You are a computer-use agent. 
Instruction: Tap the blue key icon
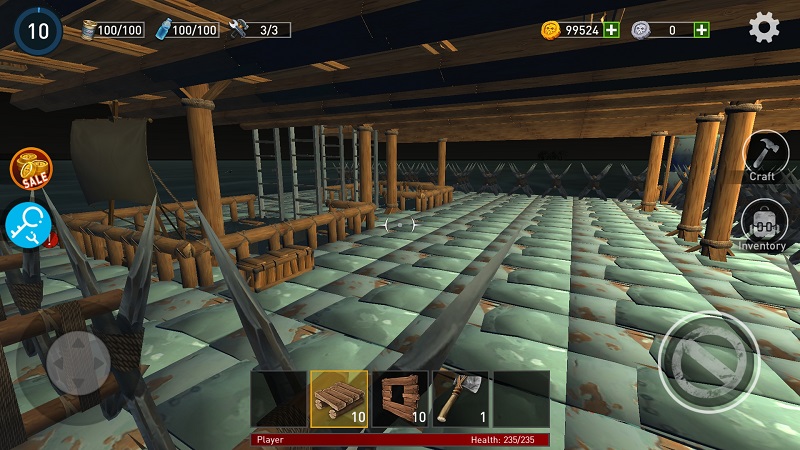[x=27, y=224]
